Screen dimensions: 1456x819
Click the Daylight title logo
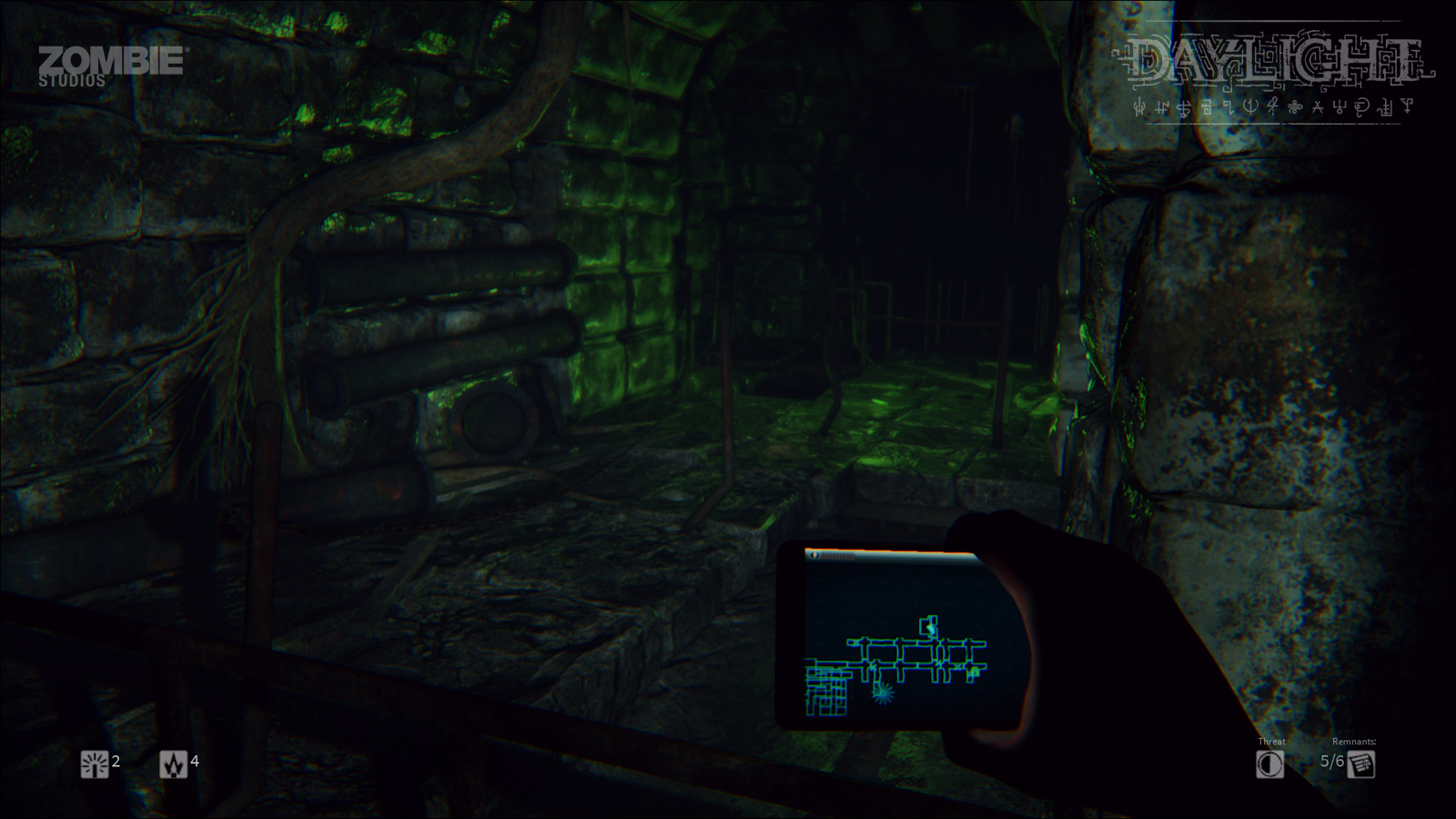tap(1272, 59)
